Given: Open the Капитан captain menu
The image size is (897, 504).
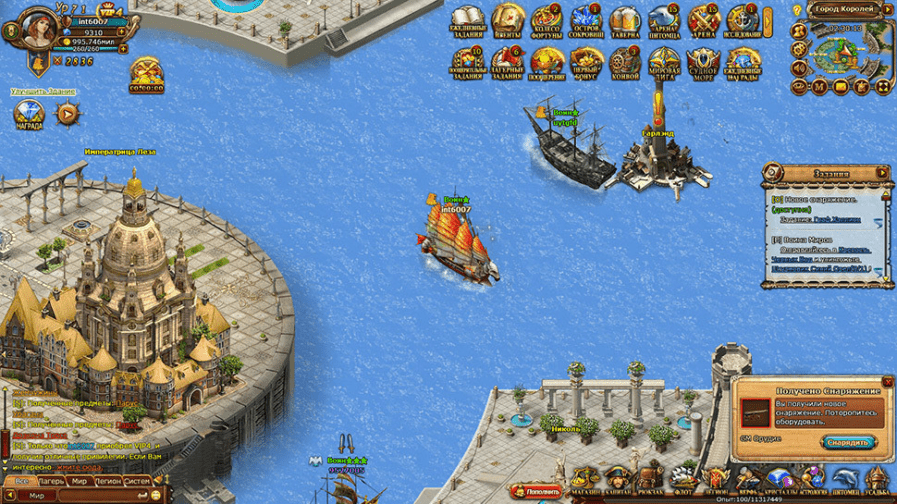Looking at the screenshot, I should (620, 480).
